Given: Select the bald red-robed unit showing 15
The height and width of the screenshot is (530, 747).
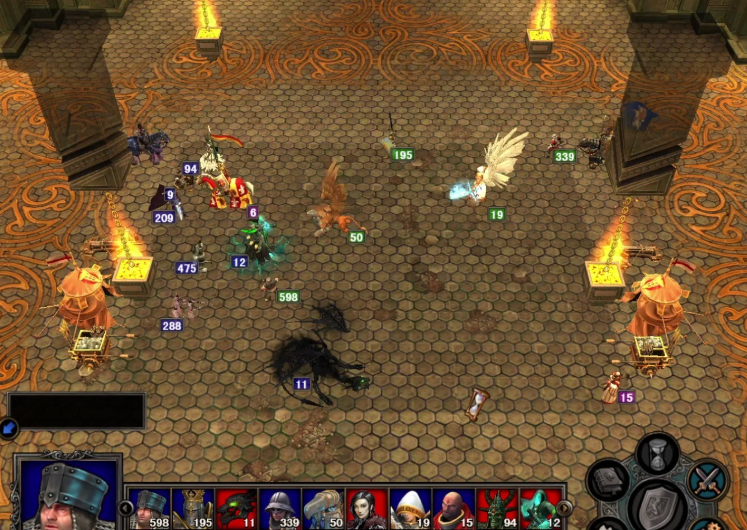Looking at the screenshot, I should (453, 508).
